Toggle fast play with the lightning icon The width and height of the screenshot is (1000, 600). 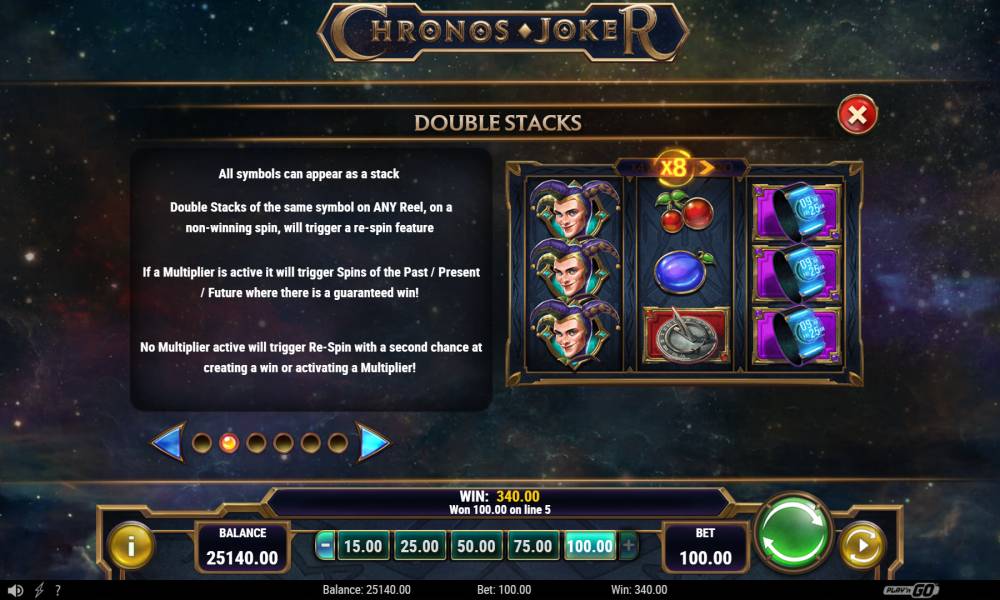tap(39, 590)
